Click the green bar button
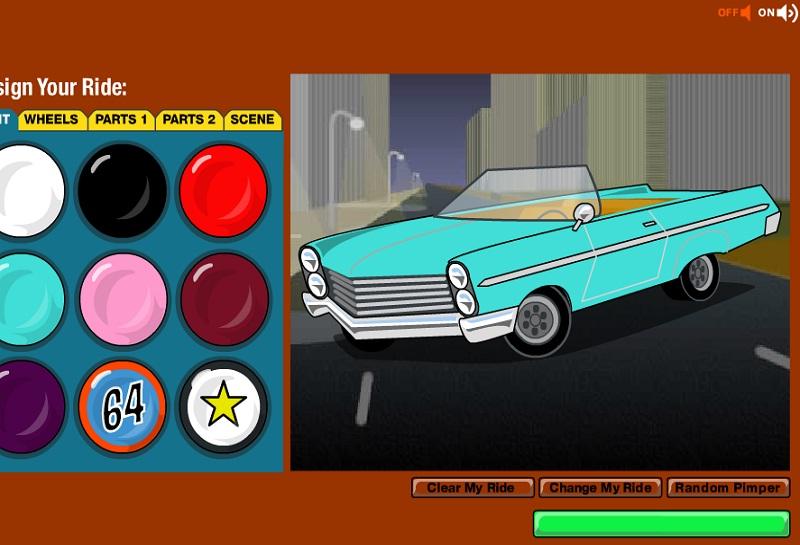800x545 pixels. 661,524
